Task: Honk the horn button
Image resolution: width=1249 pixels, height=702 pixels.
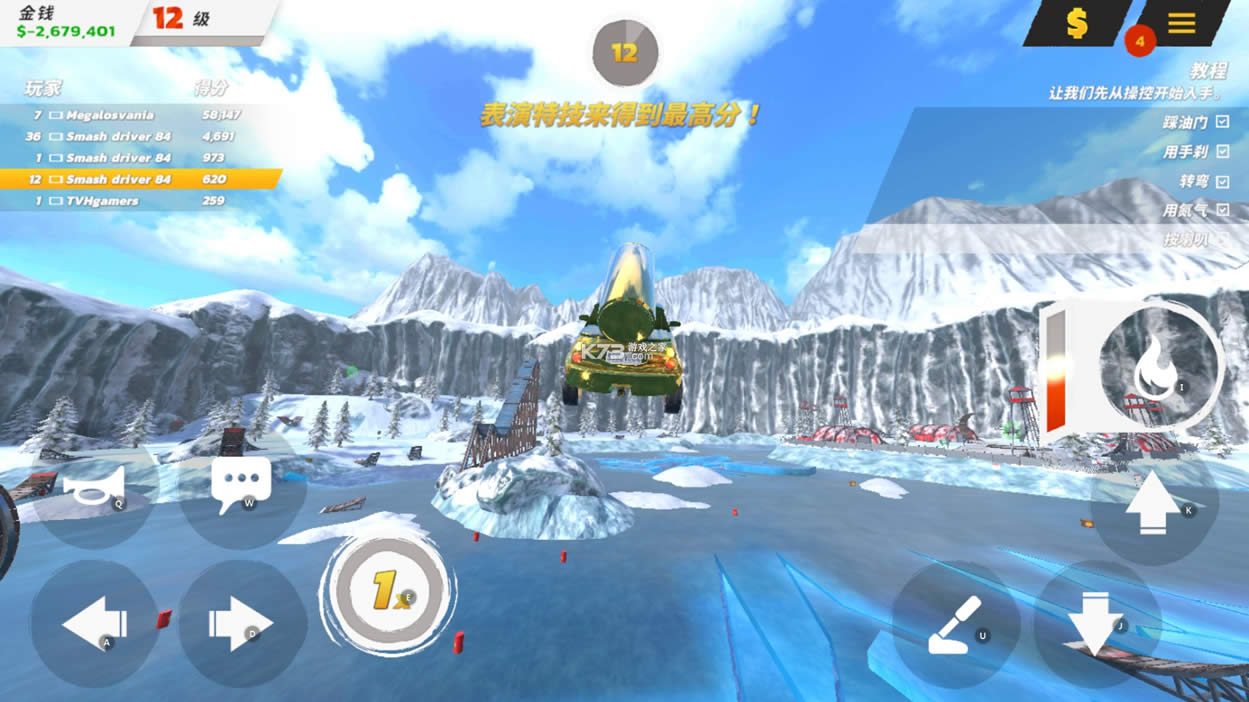Action: [x=93, y=487]
